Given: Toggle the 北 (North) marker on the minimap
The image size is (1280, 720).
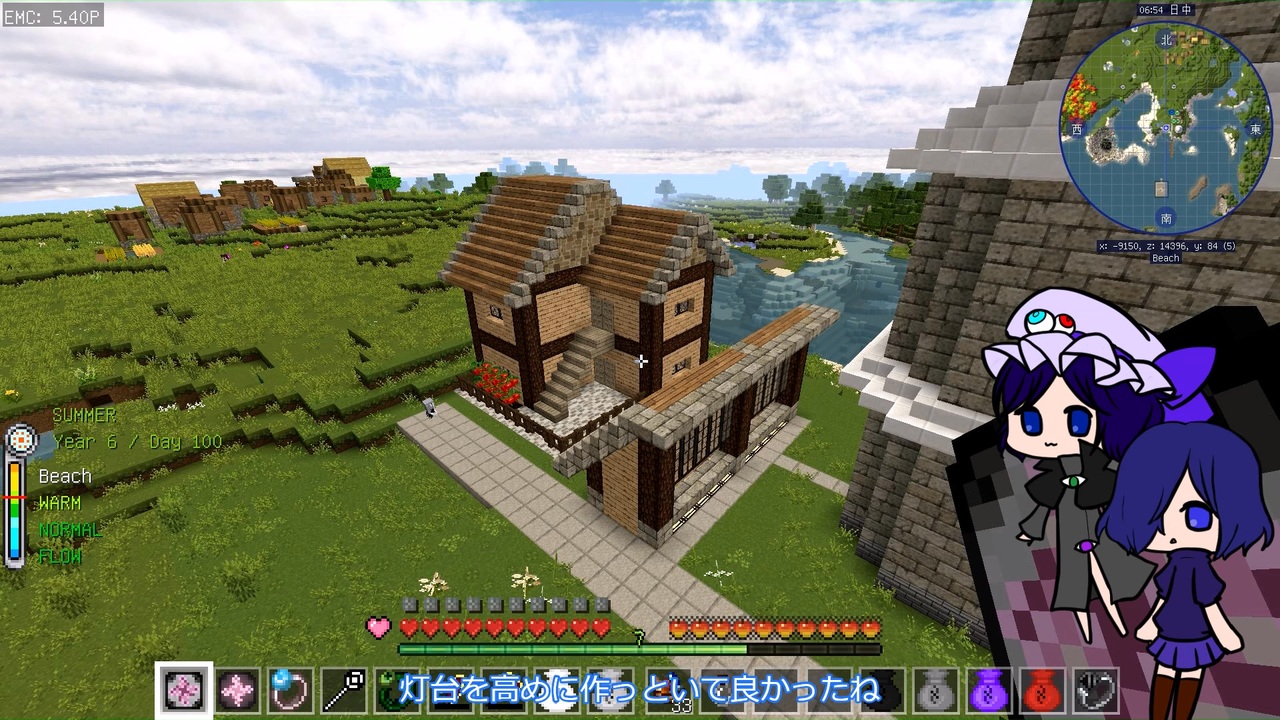Looking at the screenshot, I should [1164, 39].
